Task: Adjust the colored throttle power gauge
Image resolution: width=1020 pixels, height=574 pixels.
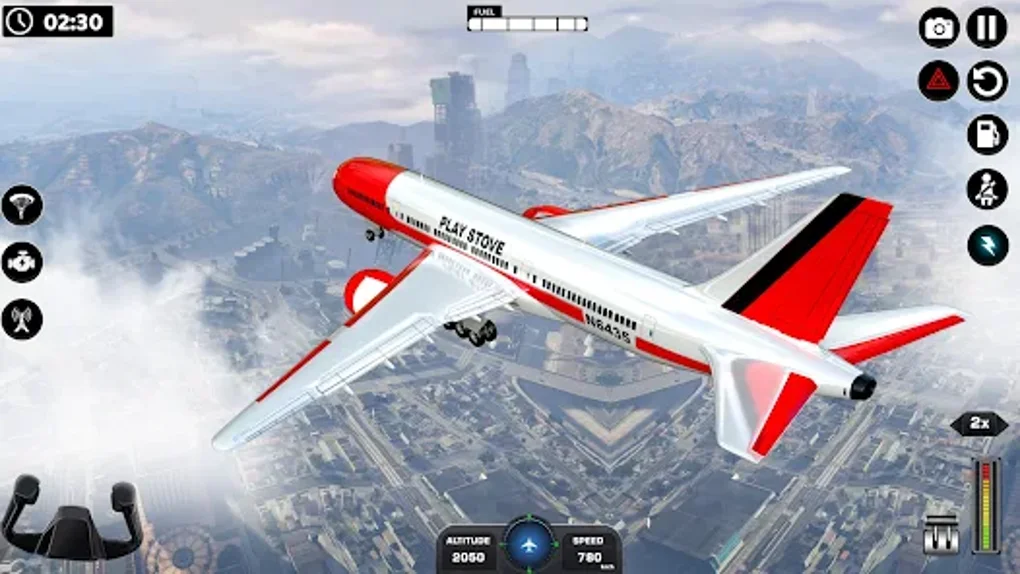Action: 985,505
